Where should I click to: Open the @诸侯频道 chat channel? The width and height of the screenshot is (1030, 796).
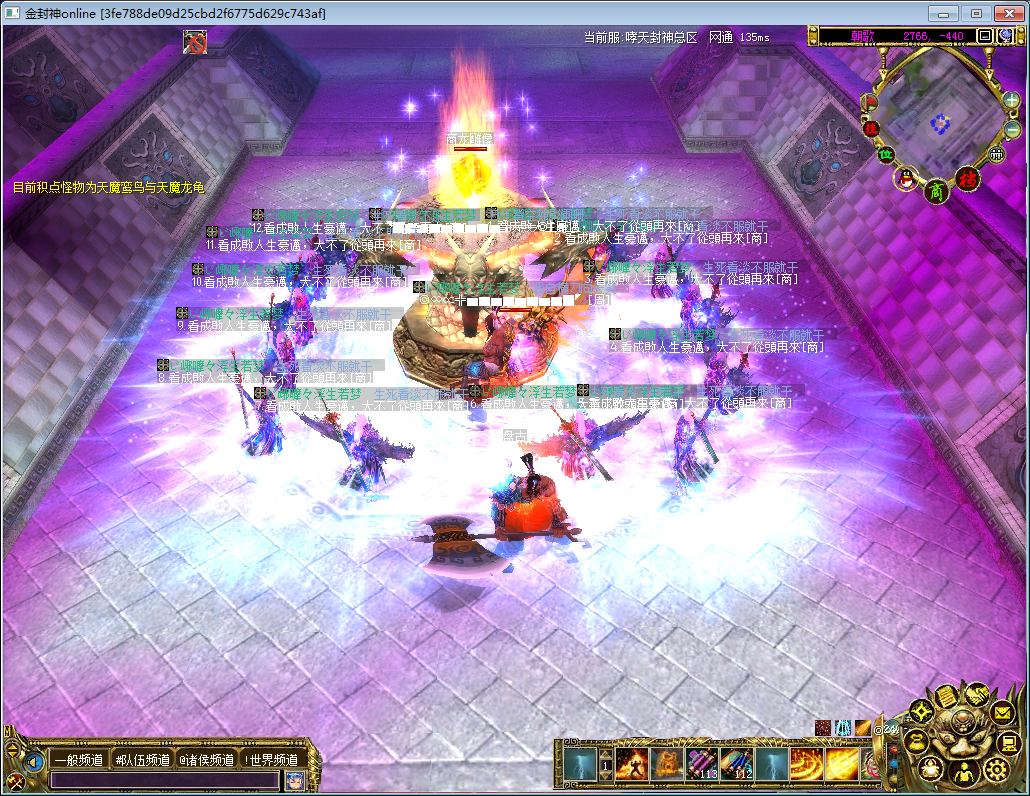(207, 760)
